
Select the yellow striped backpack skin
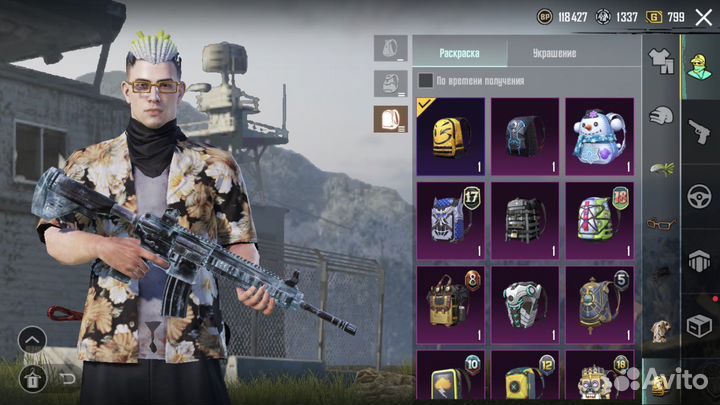450,136
